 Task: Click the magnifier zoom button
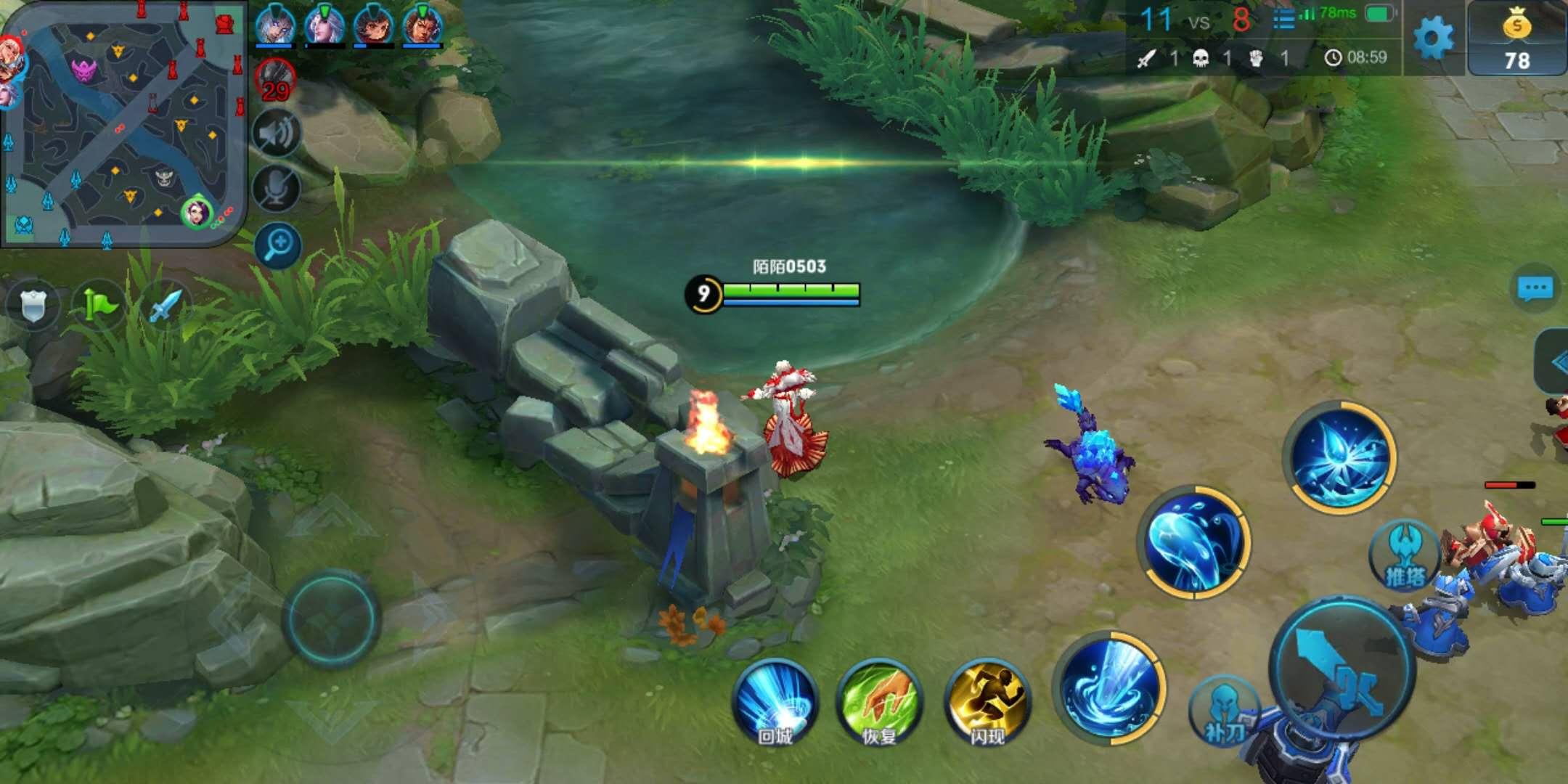[278, 245]
